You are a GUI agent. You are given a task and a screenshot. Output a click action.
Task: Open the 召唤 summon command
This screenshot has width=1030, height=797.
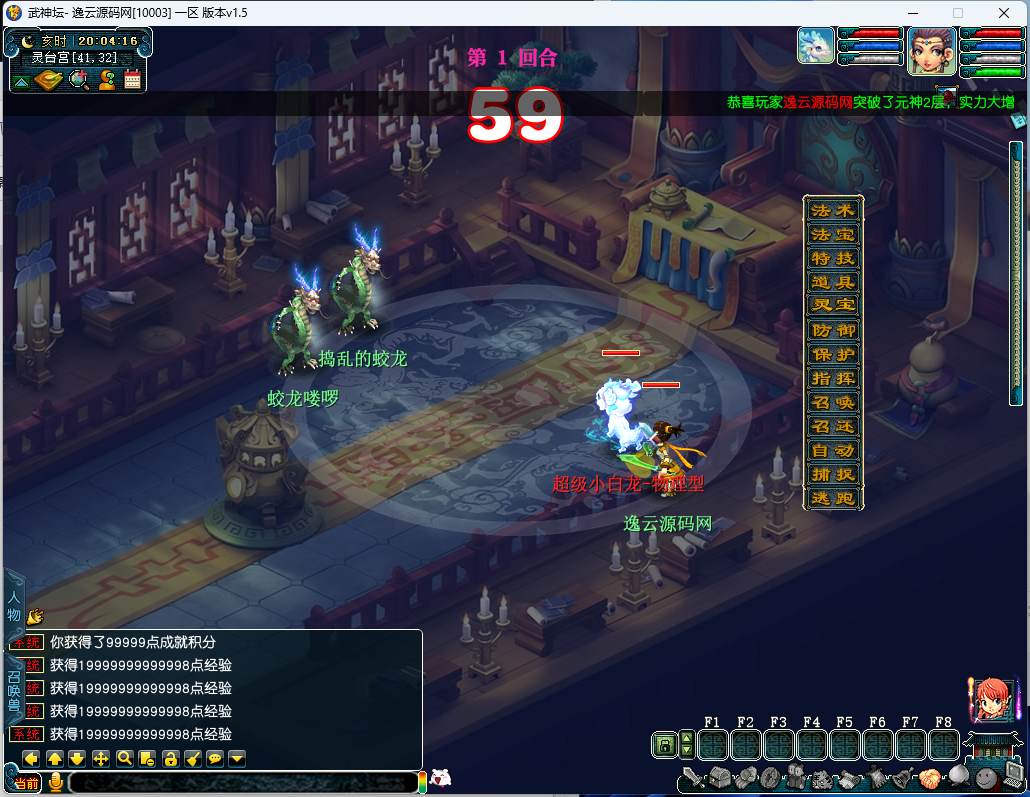coord(833,403)
